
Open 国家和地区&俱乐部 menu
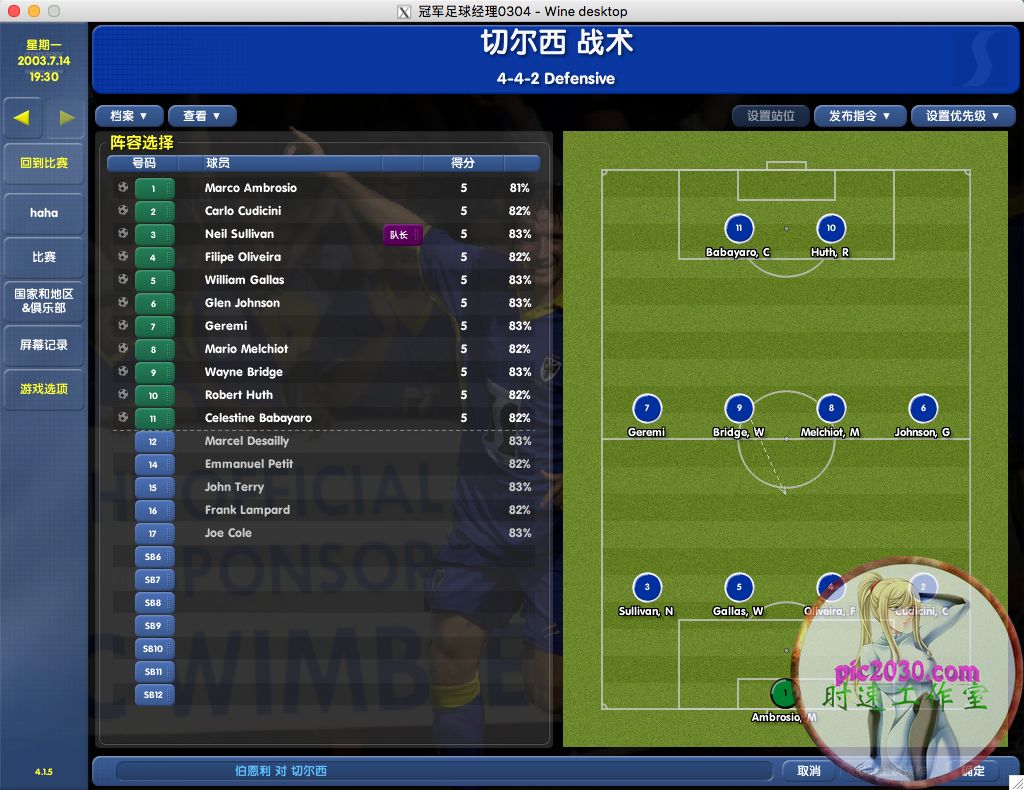pos(44,301)
